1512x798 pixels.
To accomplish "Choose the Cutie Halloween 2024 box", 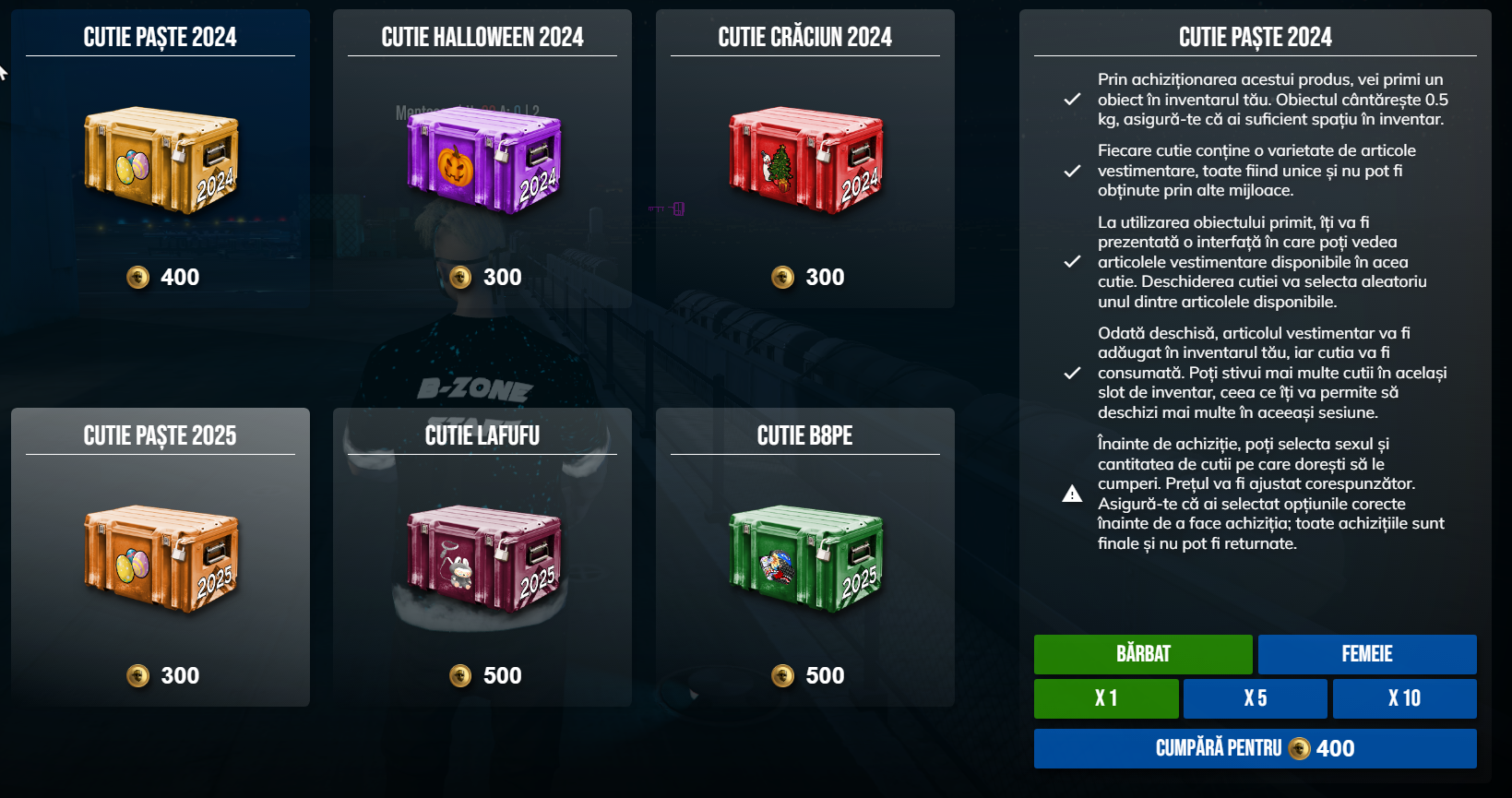I will tap(482, 160).
